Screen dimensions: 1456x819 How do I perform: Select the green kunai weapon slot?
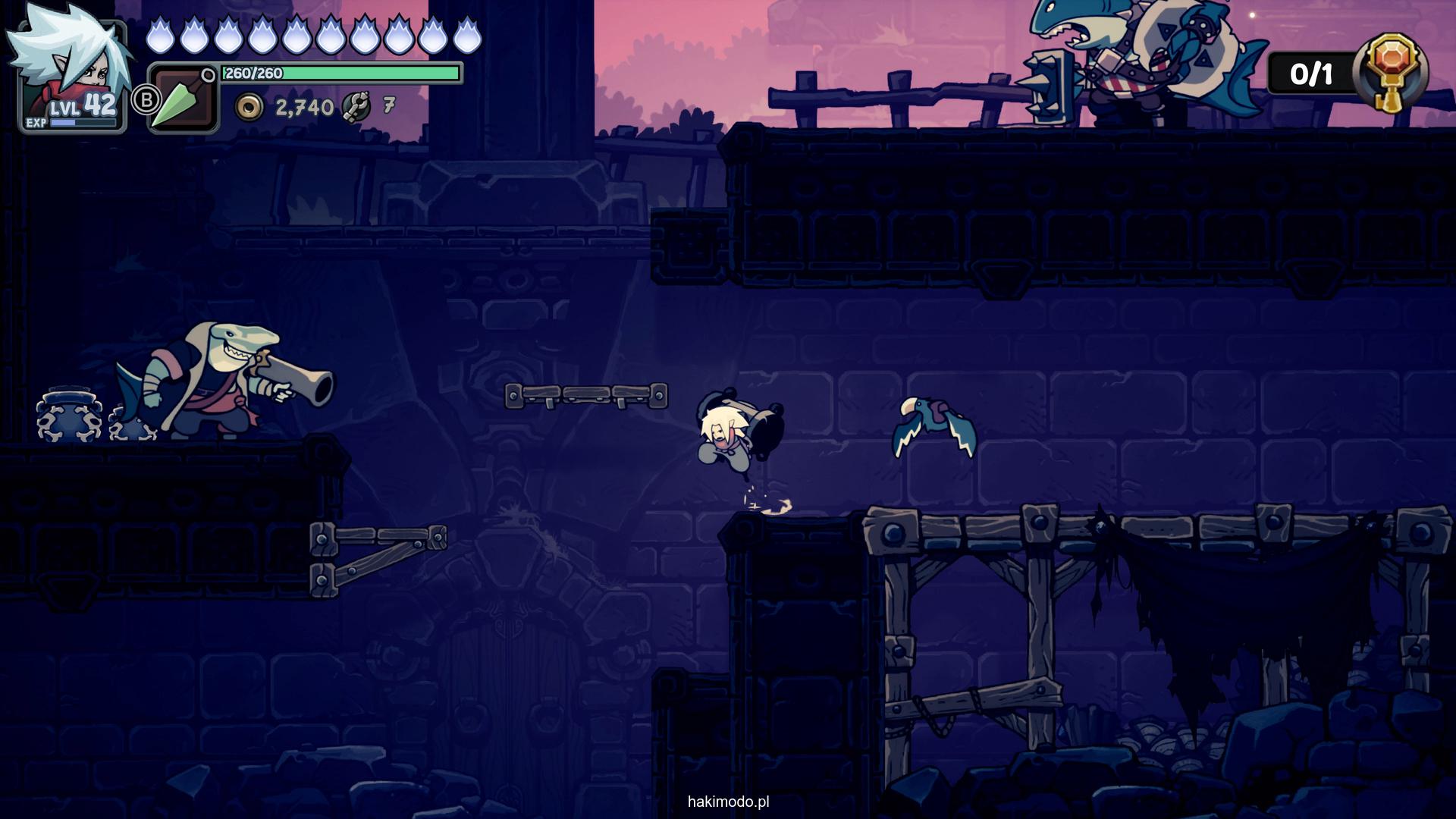click(x=182, y=100)
